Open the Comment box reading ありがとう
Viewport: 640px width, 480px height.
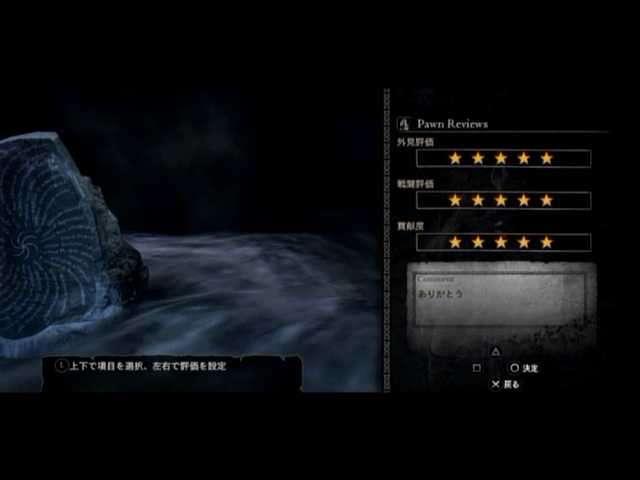click(x=500, y=298)
